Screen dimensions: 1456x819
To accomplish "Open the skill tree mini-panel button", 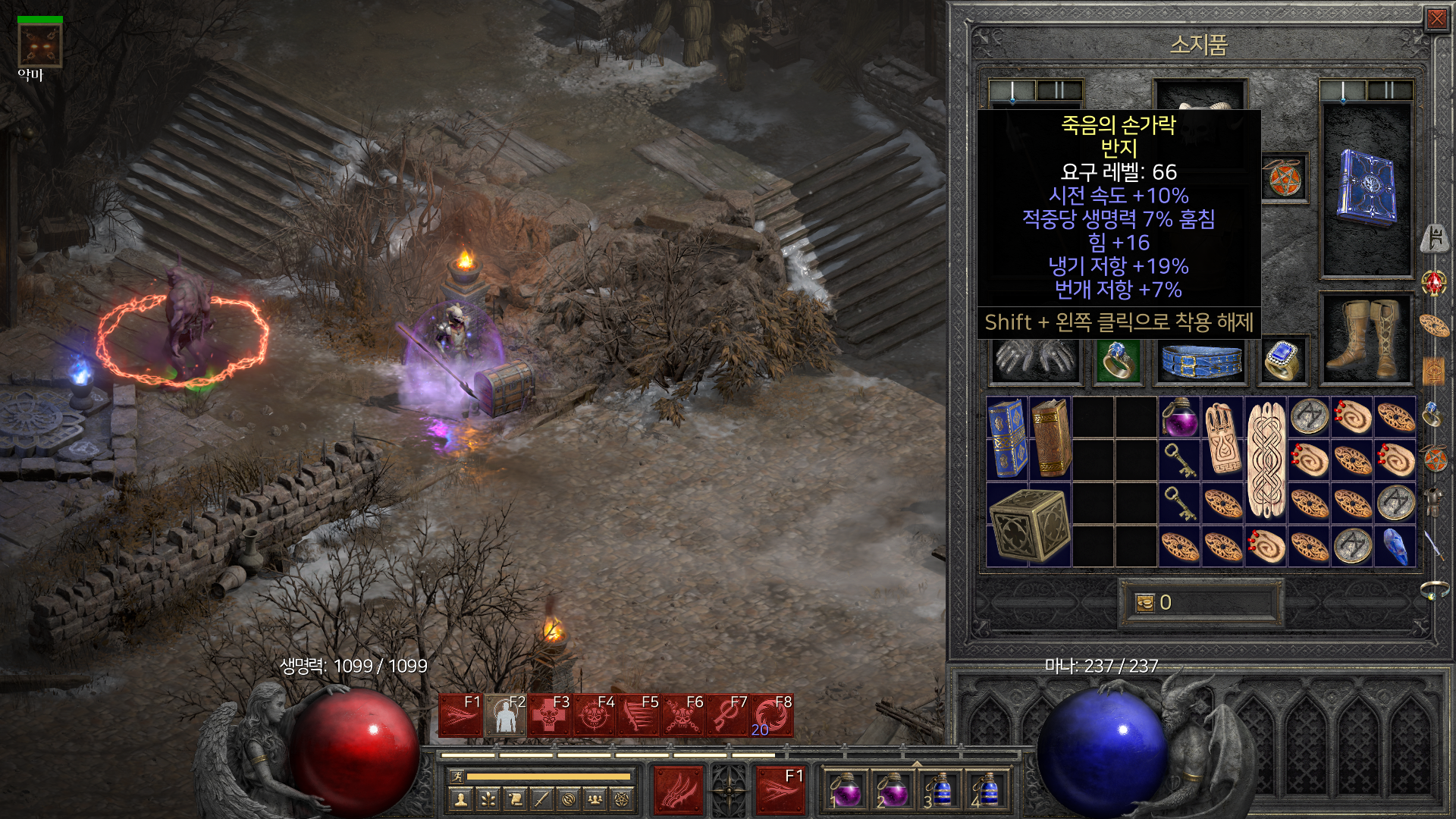I will point(488,799).
